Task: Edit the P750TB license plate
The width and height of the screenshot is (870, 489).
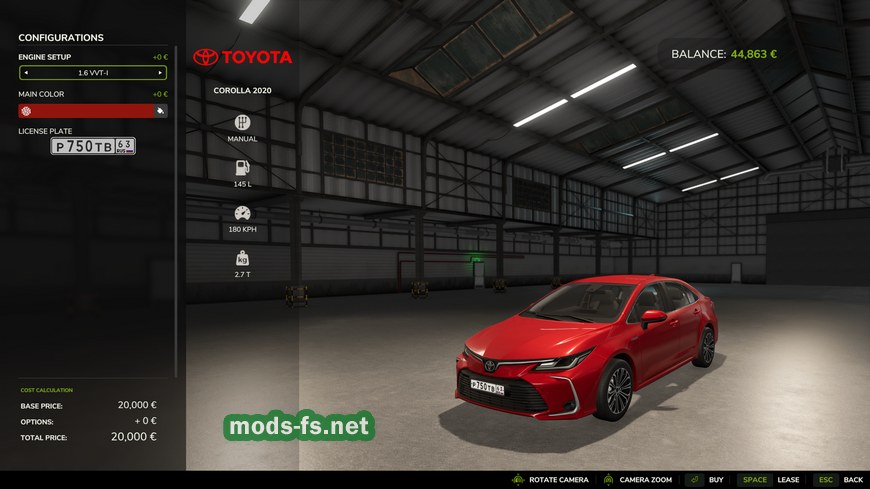Action: 93,146
